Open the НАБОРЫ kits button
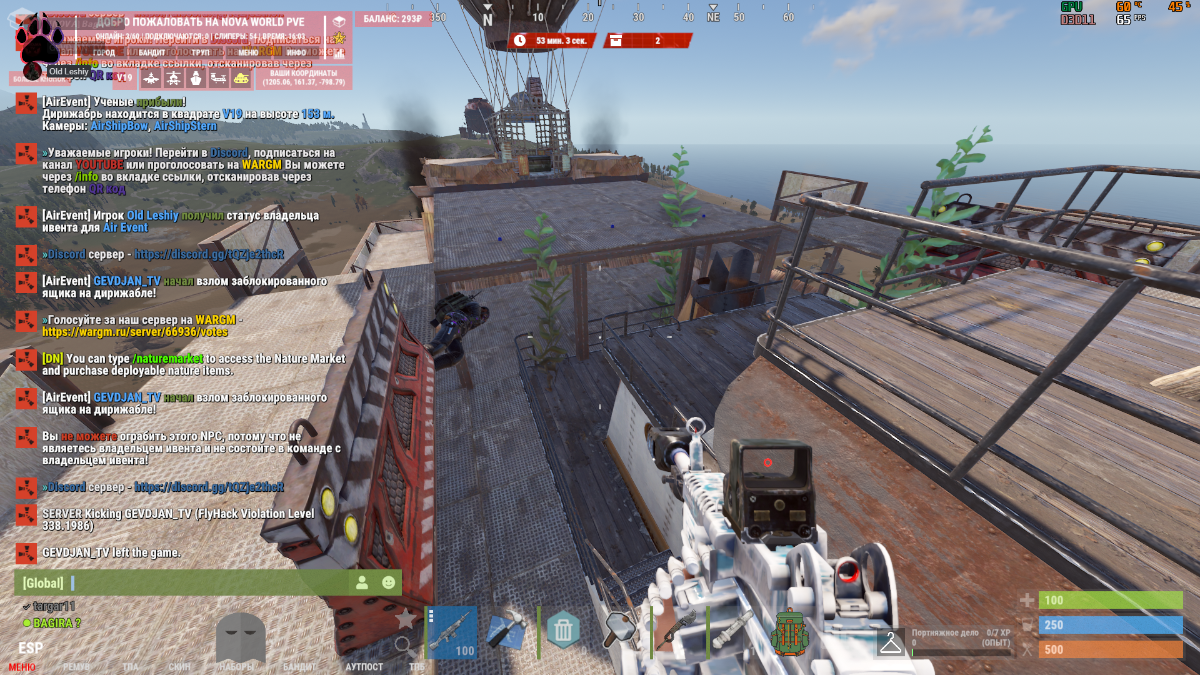 [237, 667]
